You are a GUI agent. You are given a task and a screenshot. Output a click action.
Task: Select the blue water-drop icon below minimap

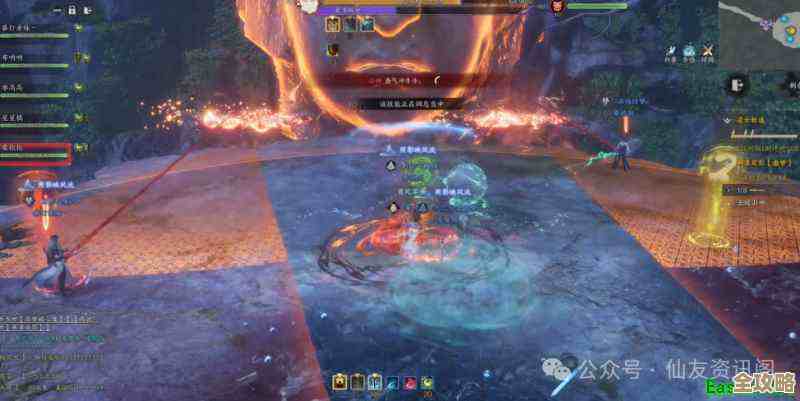(x=690, y=51)
